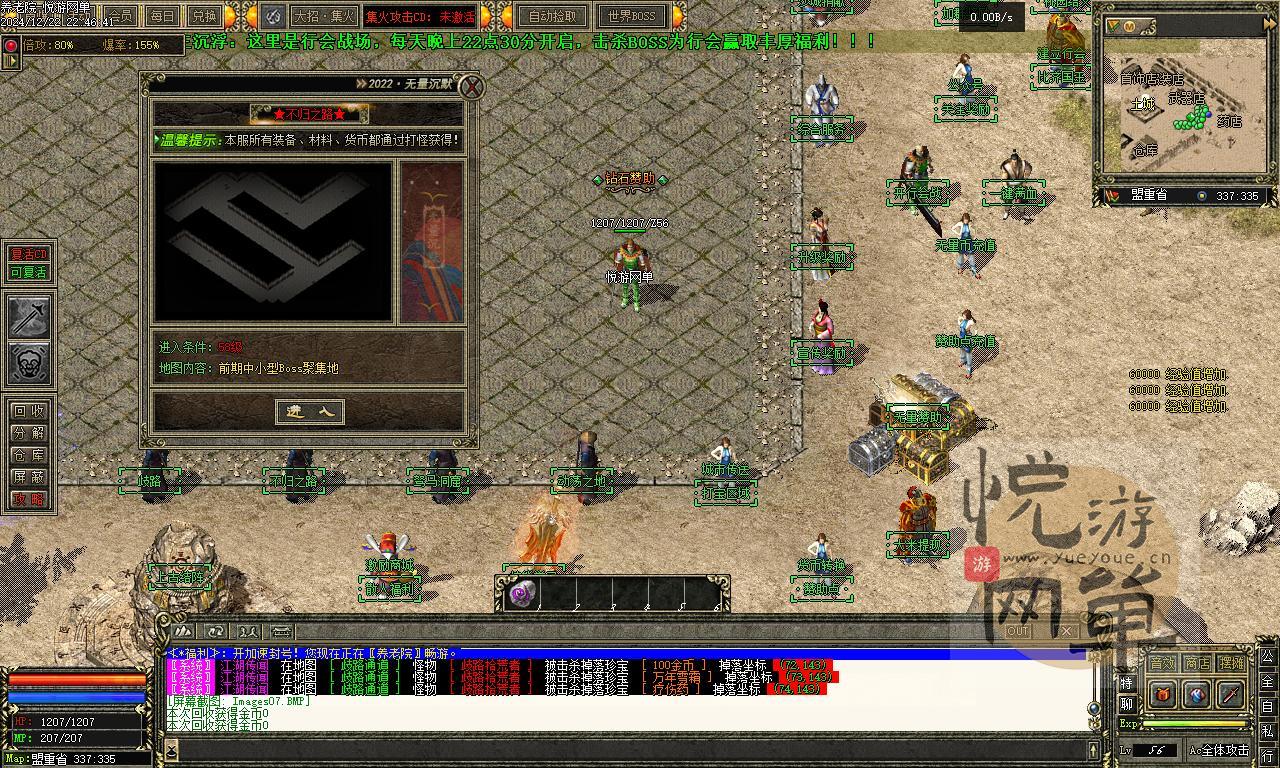This screenshot has width=1280, height=768.
Task: Open the 分解 (decompose) function
Action: pos(29,433)
